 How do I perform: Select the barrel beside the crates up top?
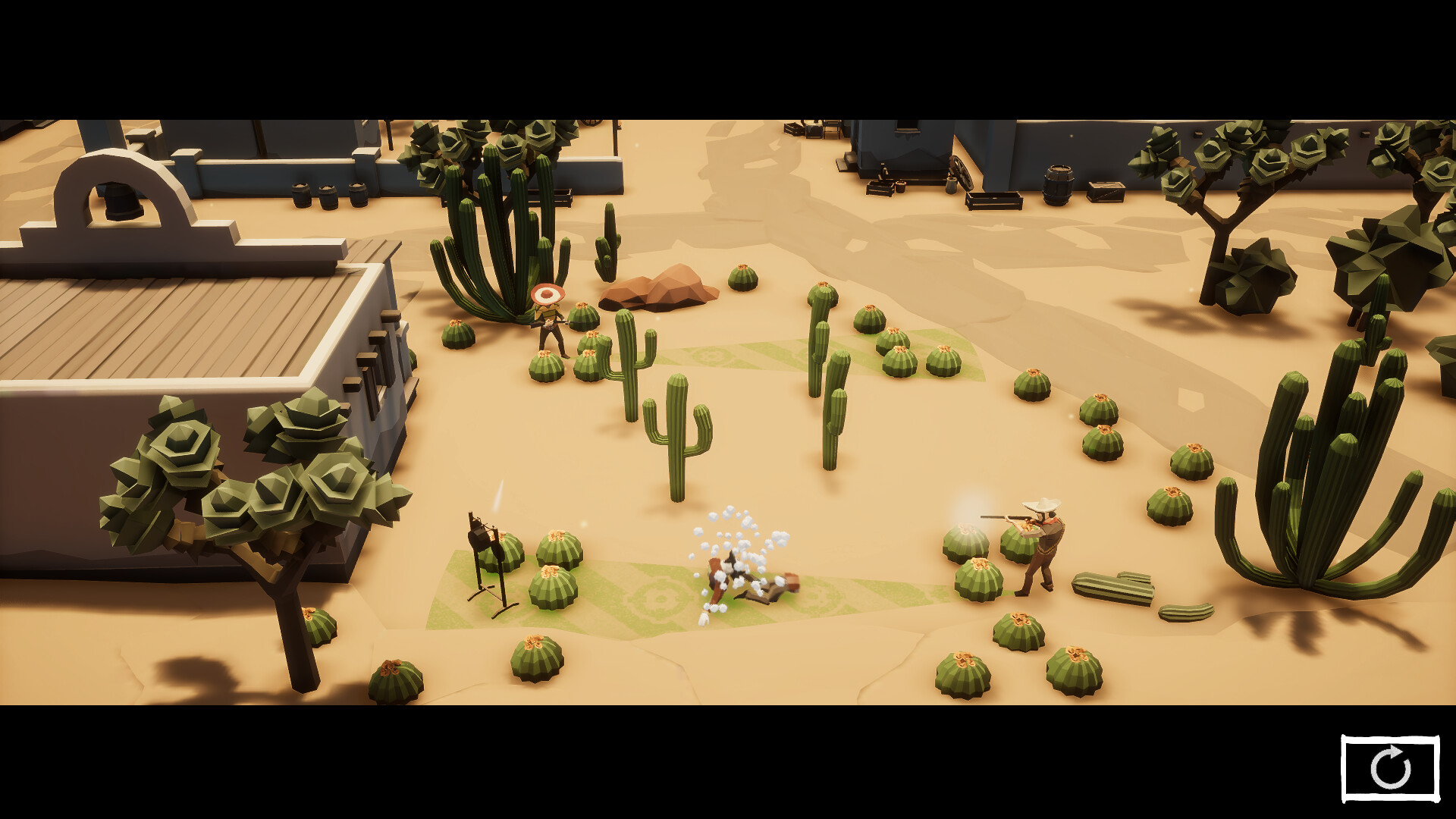point(1058,184)
